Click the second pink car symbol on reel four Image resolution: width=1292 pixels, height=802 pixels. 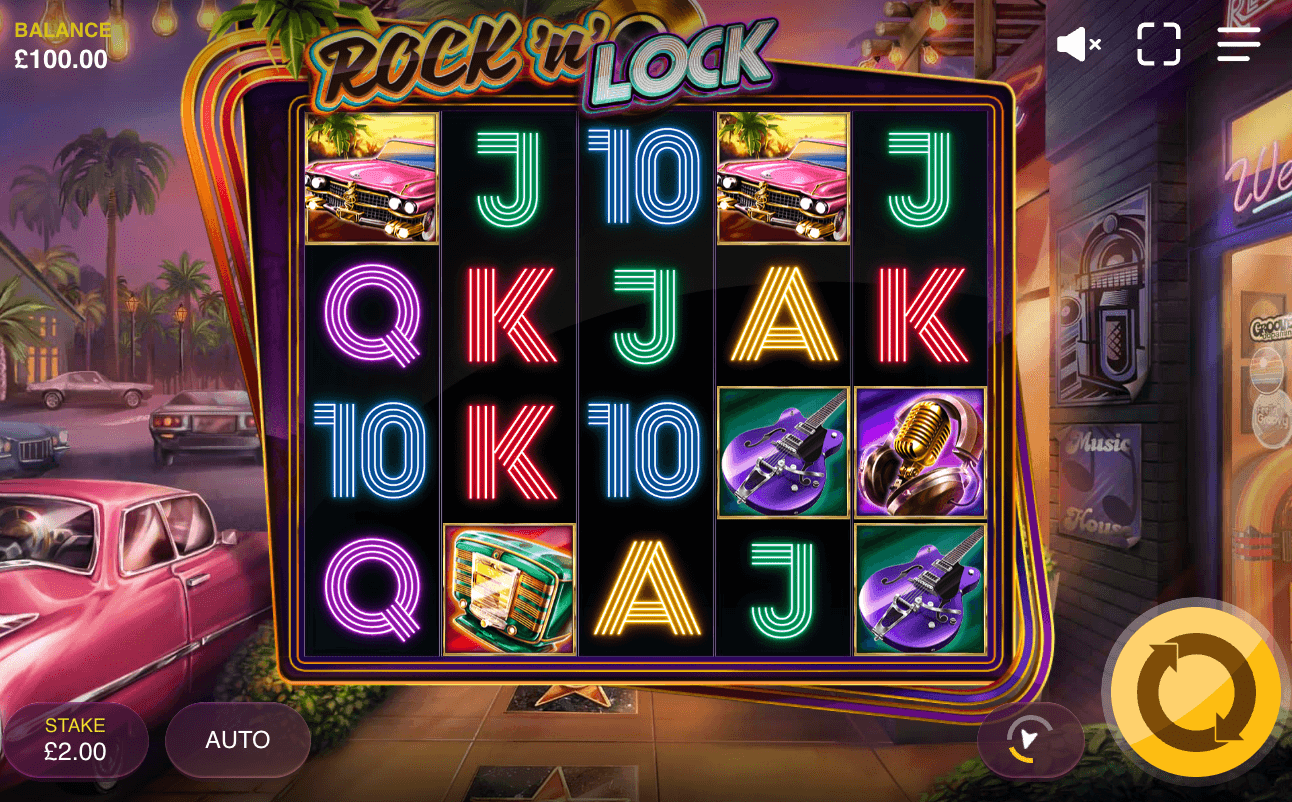(x=783, y=179)
